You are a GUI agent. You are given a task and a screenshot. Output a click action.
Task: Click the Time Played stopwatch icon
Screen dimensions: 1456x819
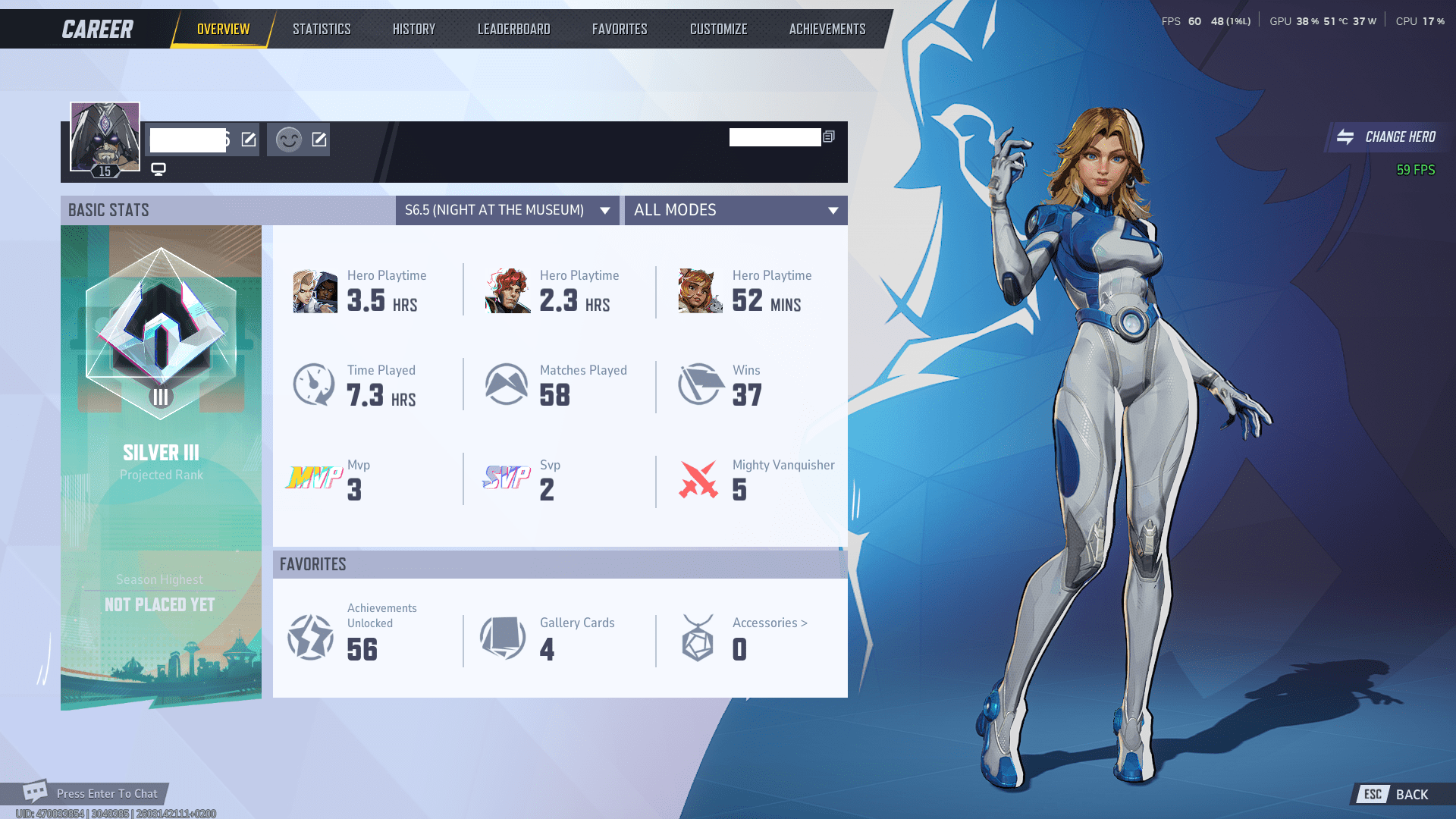pos(313,384)
